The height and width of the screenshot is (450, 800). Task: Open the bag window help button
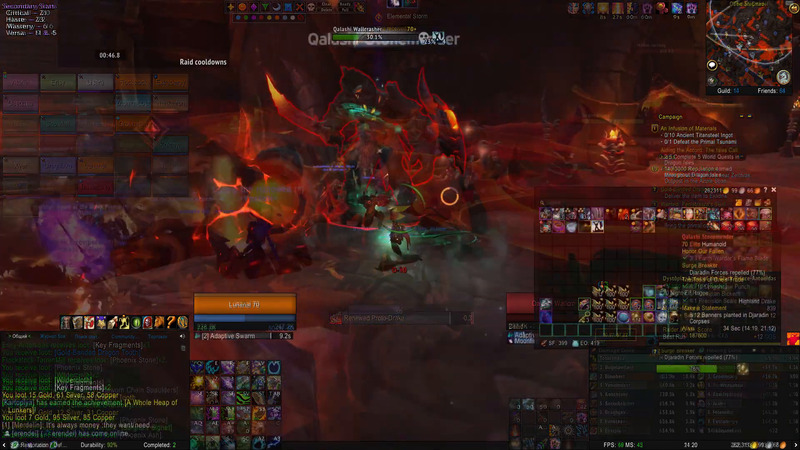764,190
